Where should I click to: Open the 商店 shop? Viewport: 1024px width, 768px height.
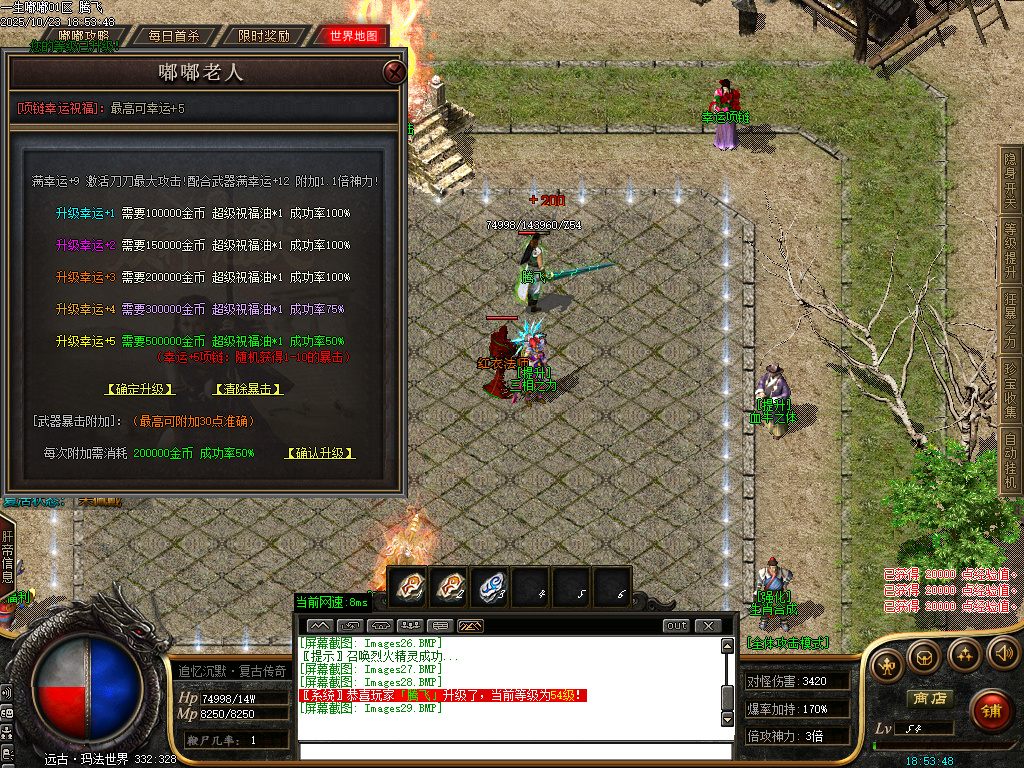927,698
